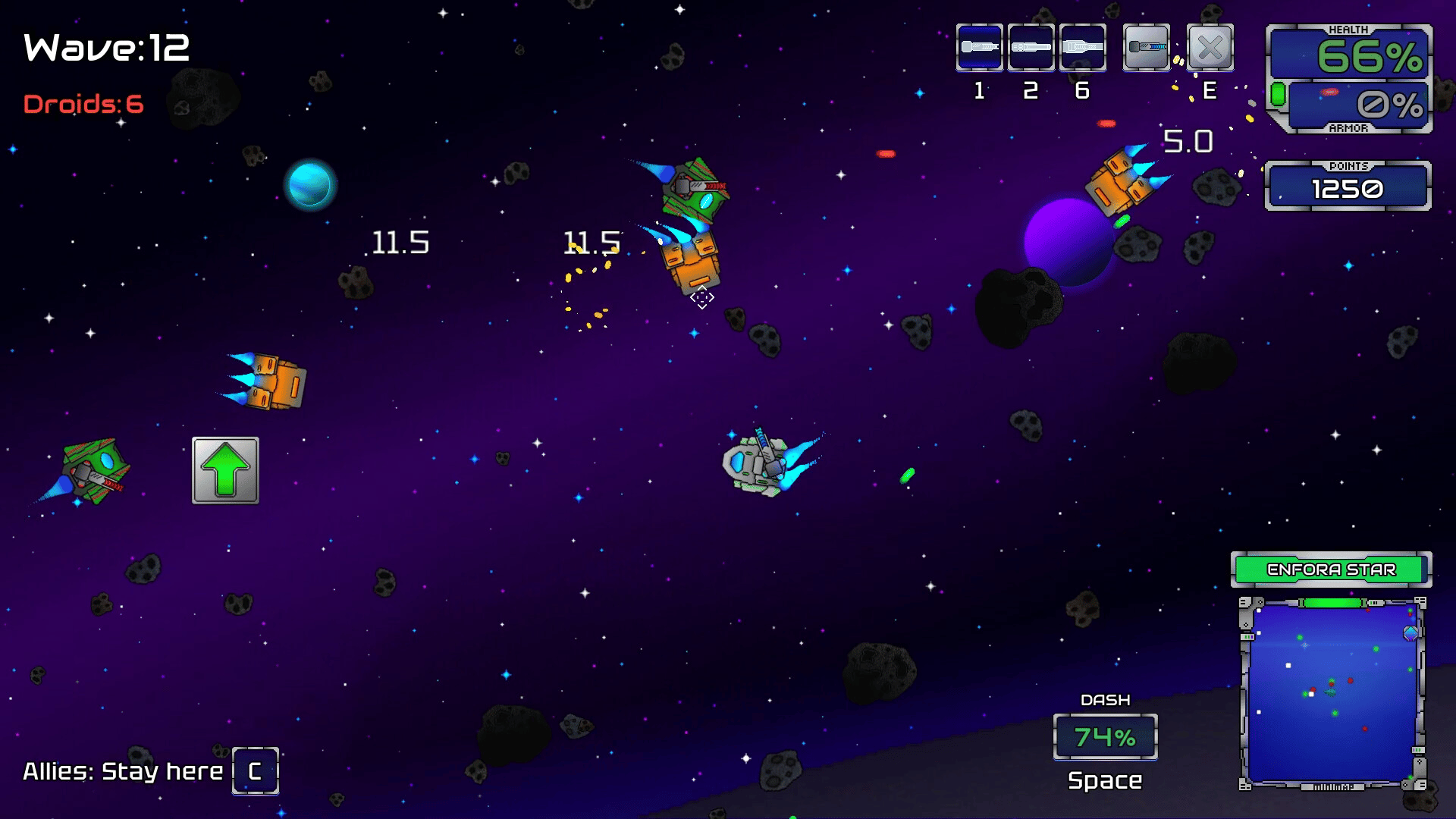Screen dimensions: 1456x819
Task: Select weapon slot numbered 2
Action: 1031,47
